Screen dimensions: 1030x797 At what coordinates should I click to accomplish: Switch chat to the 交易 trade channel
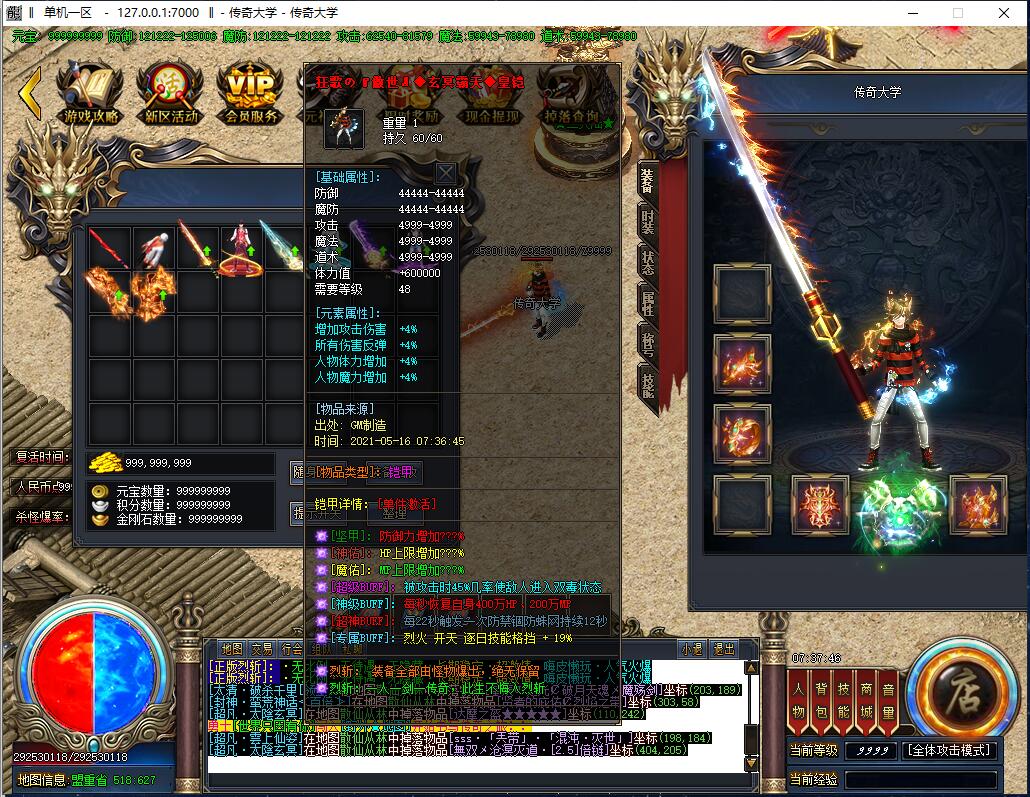pyautogui.click(x=262, y=649)
